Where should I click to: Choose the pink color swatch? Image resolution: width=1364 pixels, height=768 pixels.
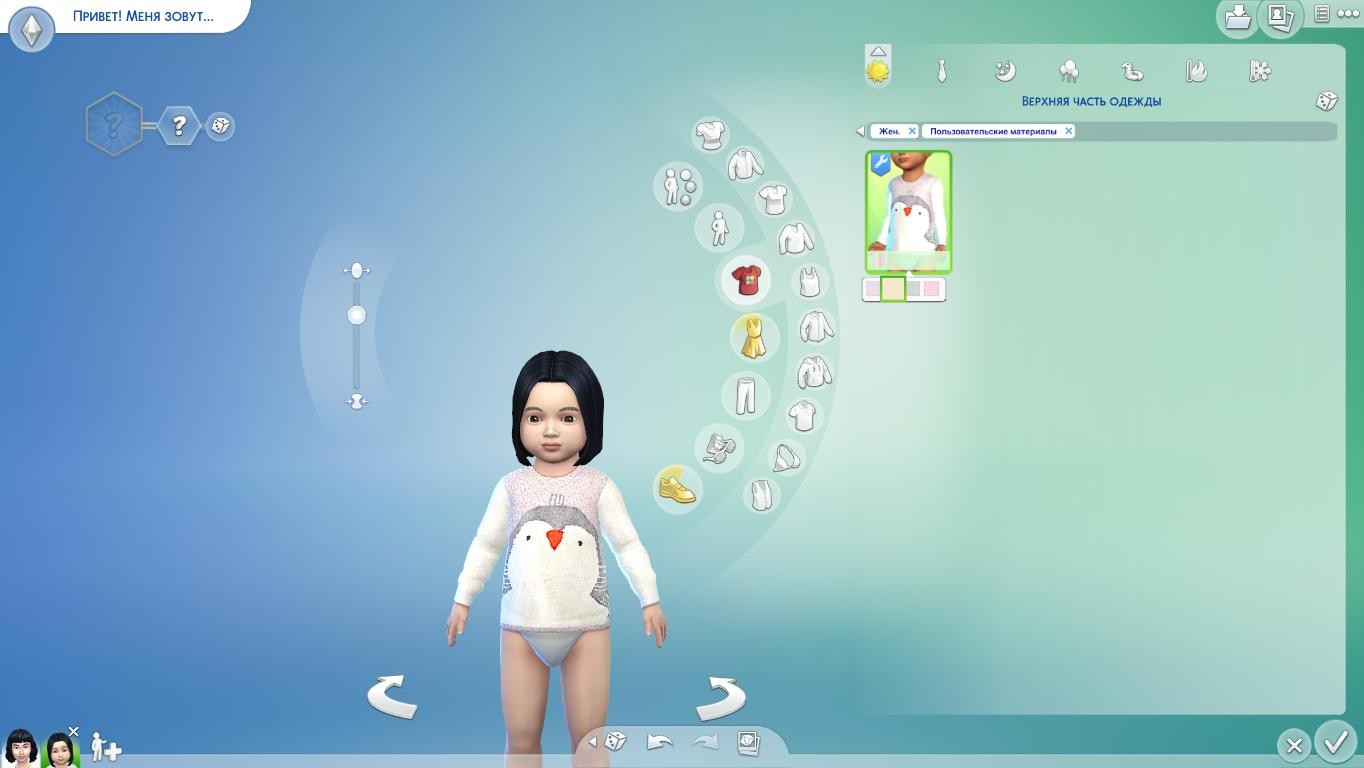[x=932, y=289]
